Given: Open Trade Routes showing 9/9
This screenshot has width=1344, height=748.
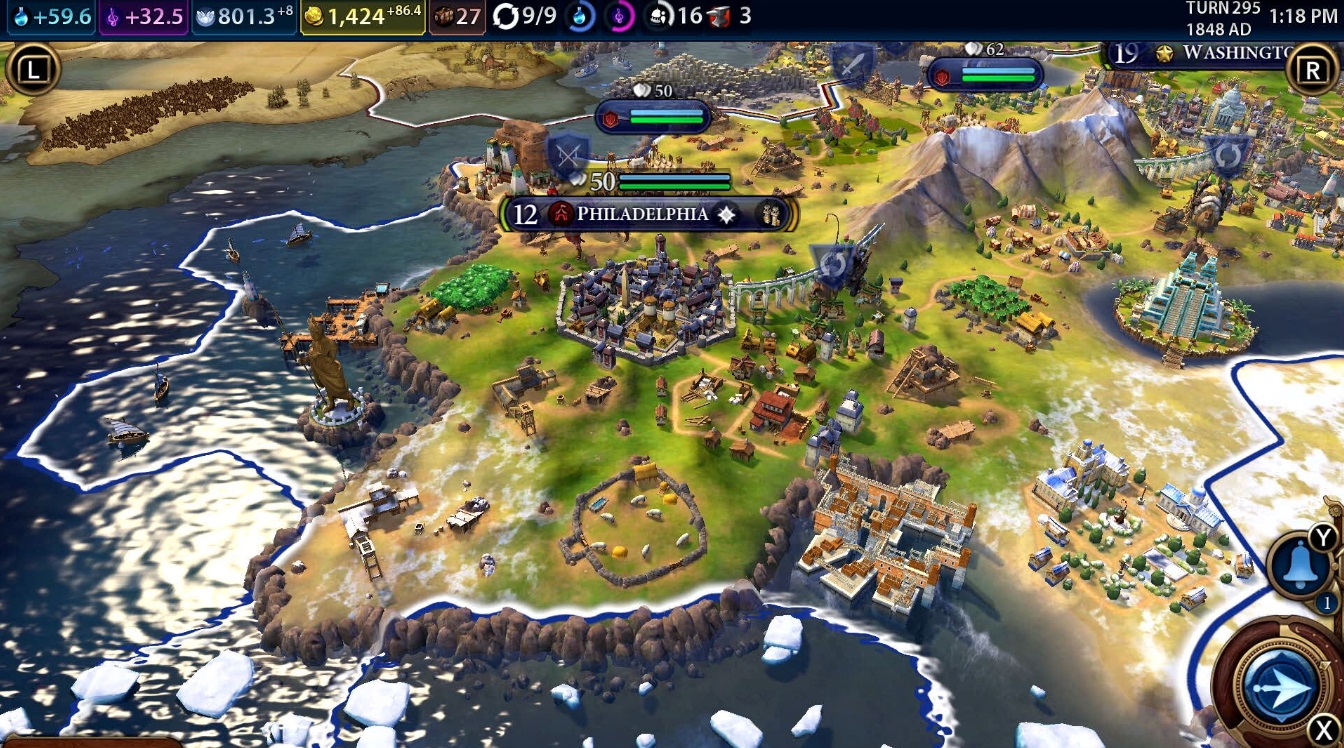Looking at the screenshot, I should coord(520,15).
